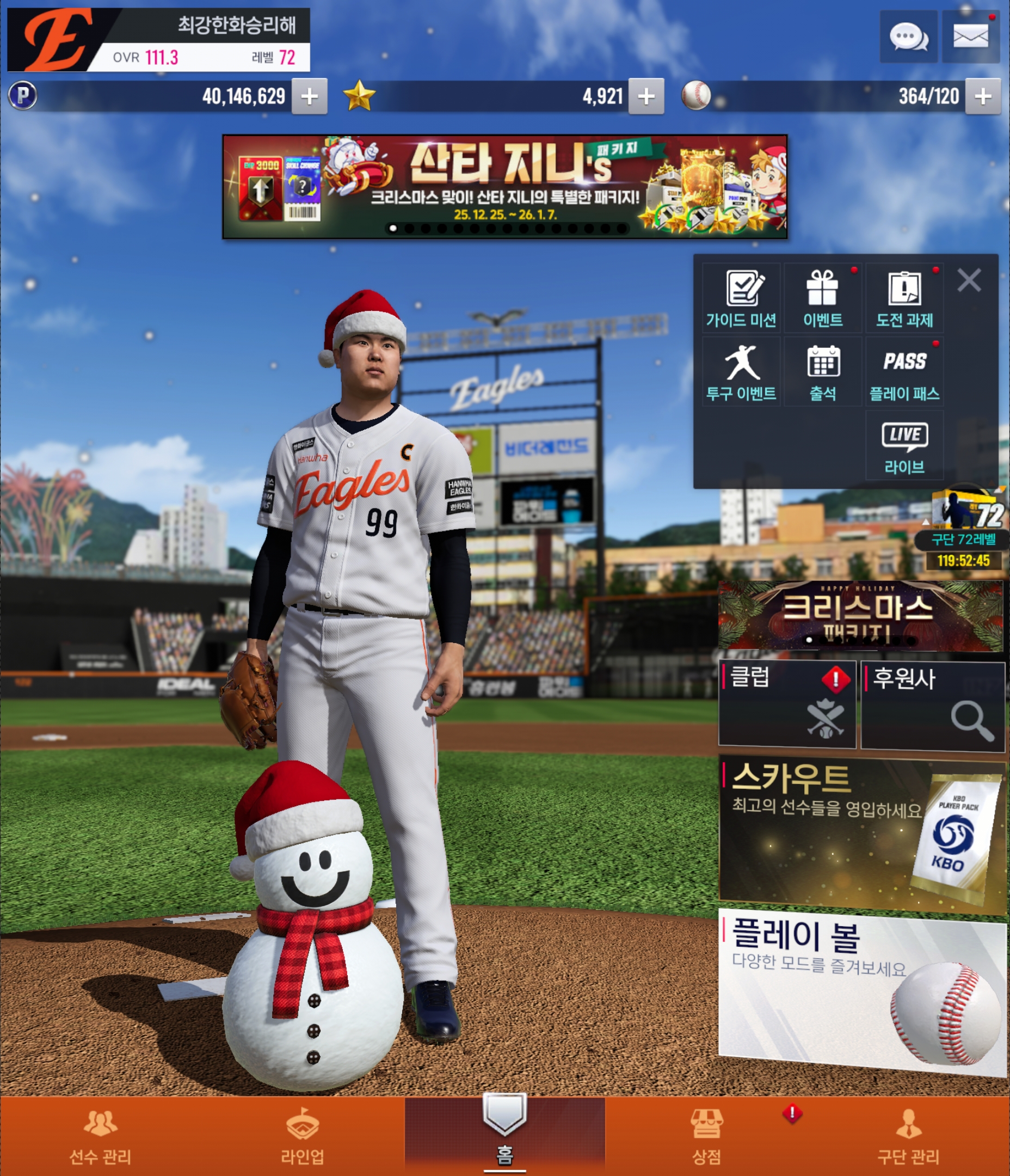Open the 플레이 패스 play pass

tap(904, 372)
